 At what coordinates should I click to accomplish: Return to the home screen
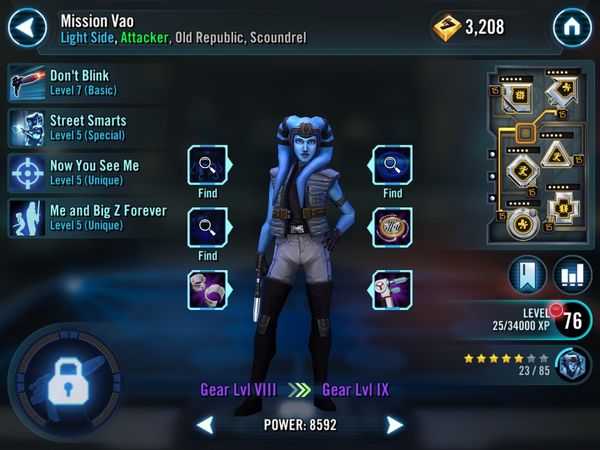pyautogui.click(x=572, y=25)
